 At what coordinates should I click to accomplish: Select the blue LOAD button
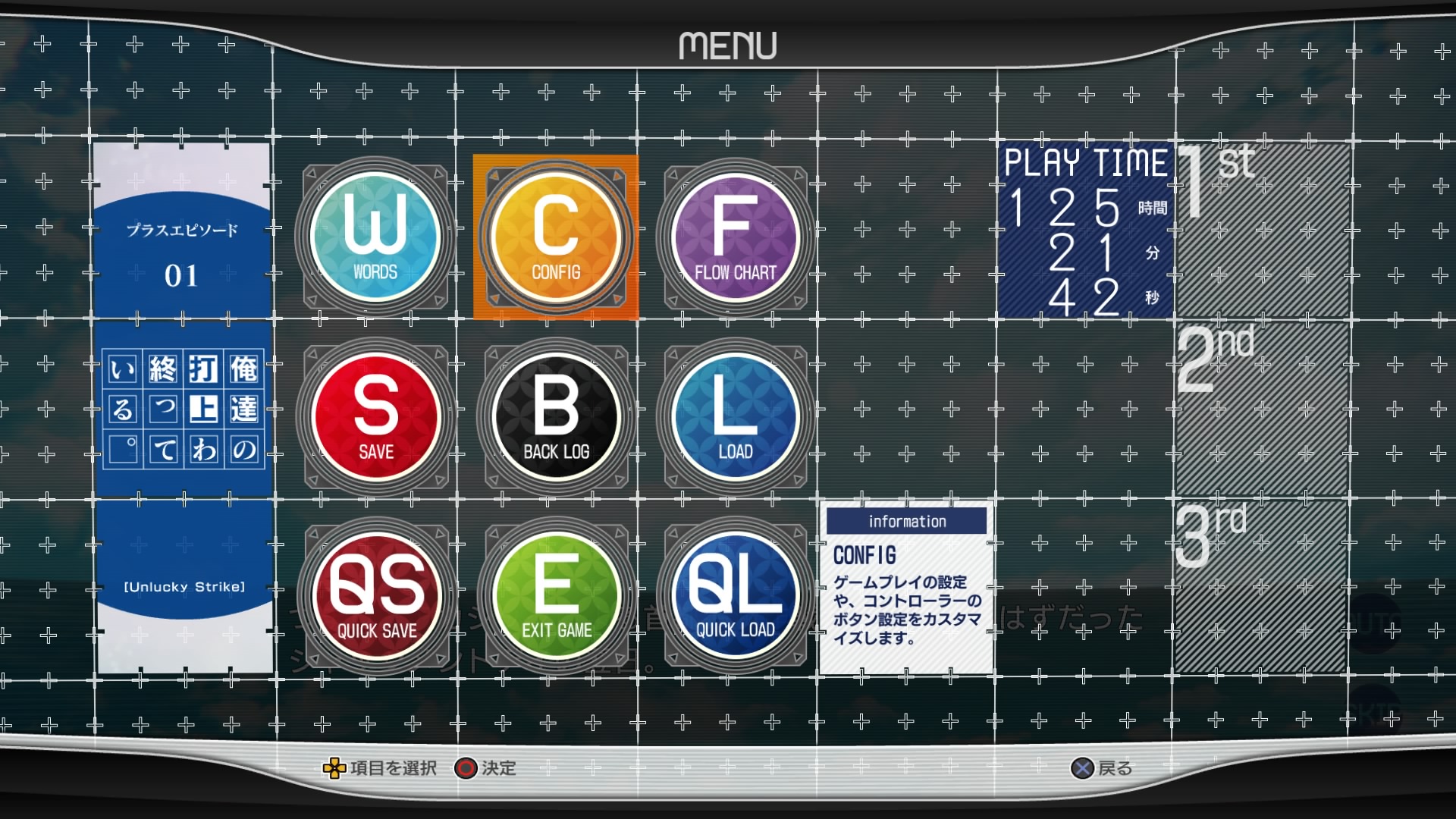point(736,417)
